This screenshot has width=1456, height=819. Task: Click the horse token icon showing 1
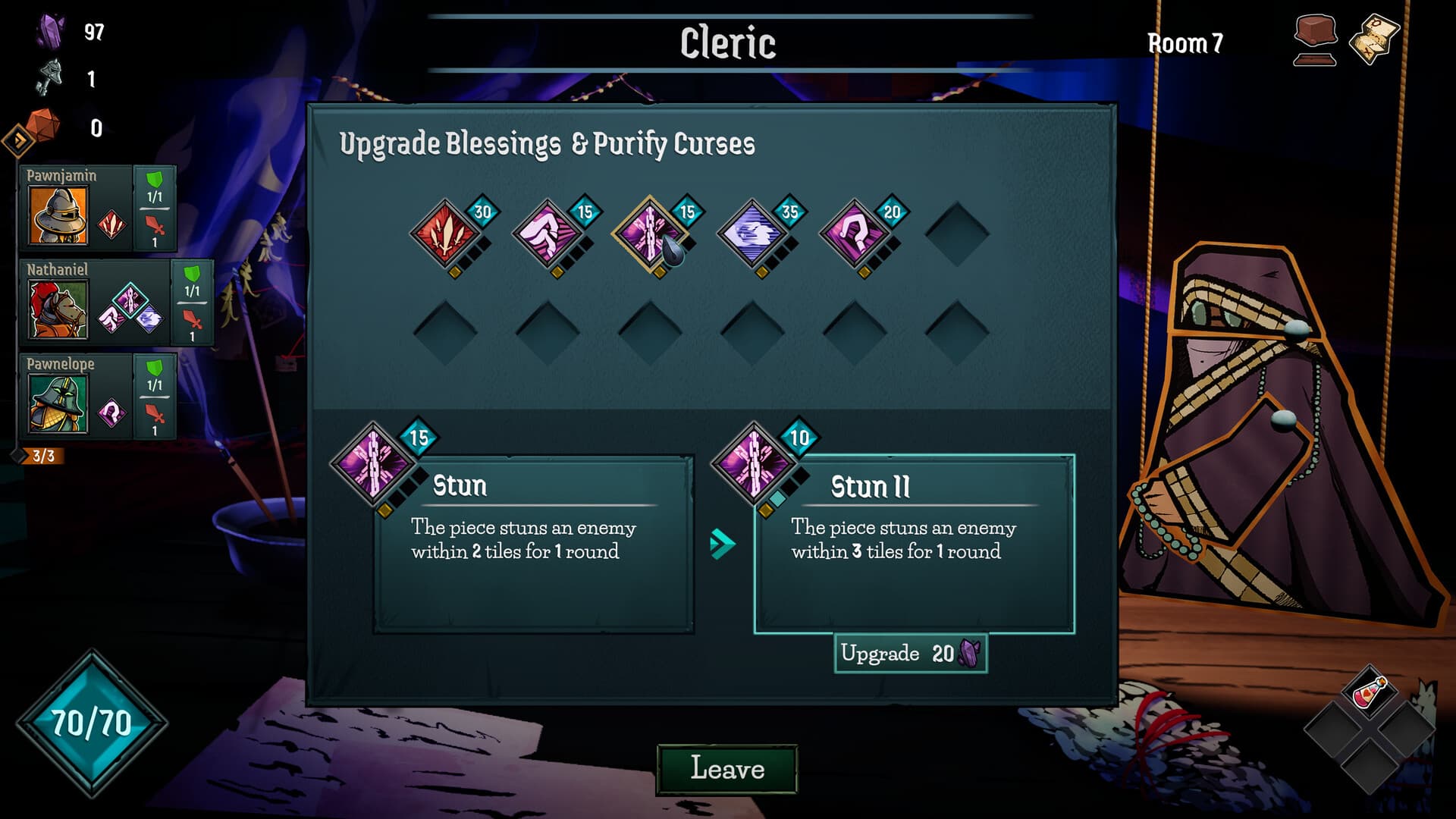pos(45,78)
